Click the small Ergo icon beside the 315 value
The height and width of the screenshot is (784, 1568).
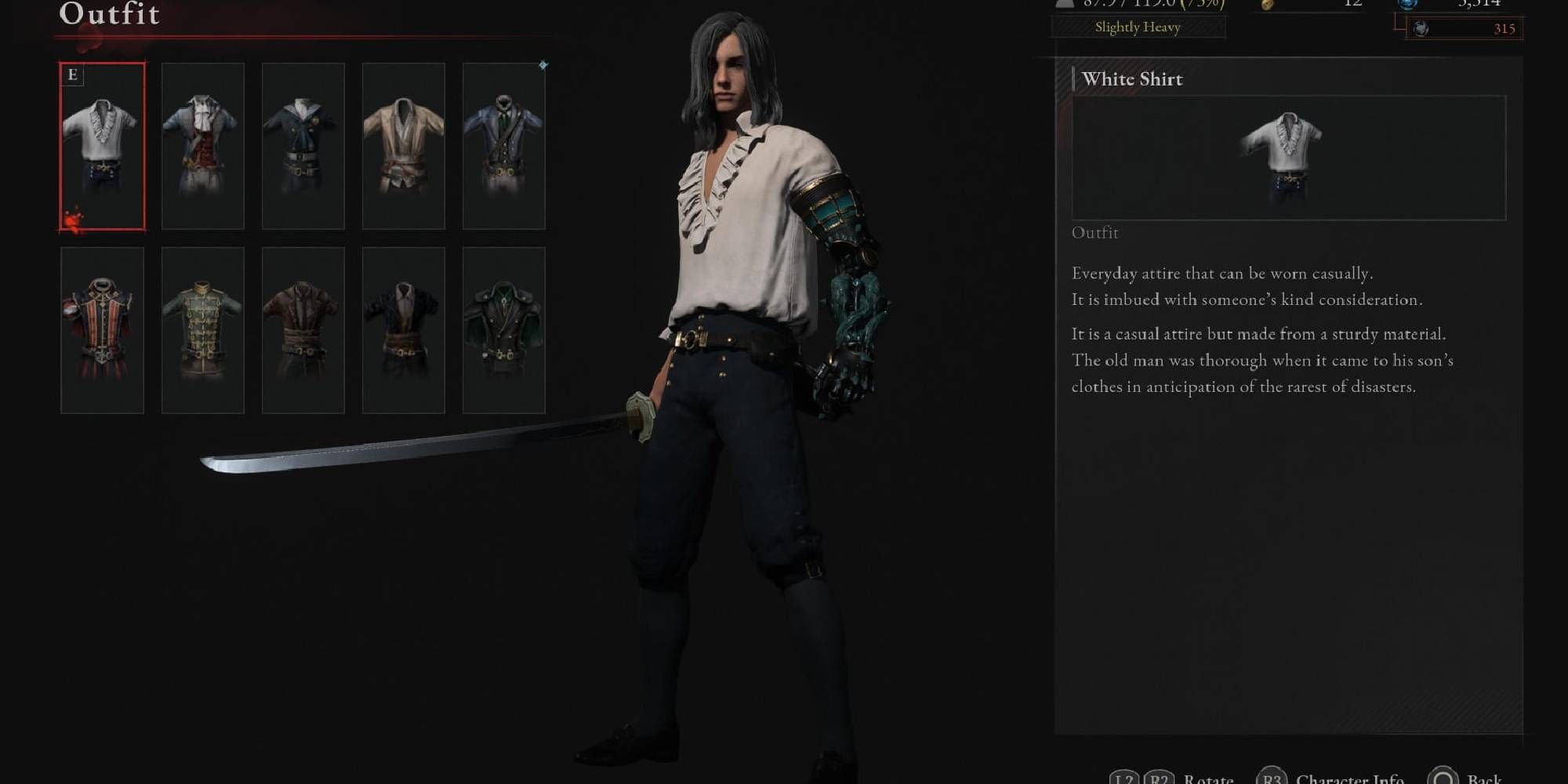[1419, 28]
